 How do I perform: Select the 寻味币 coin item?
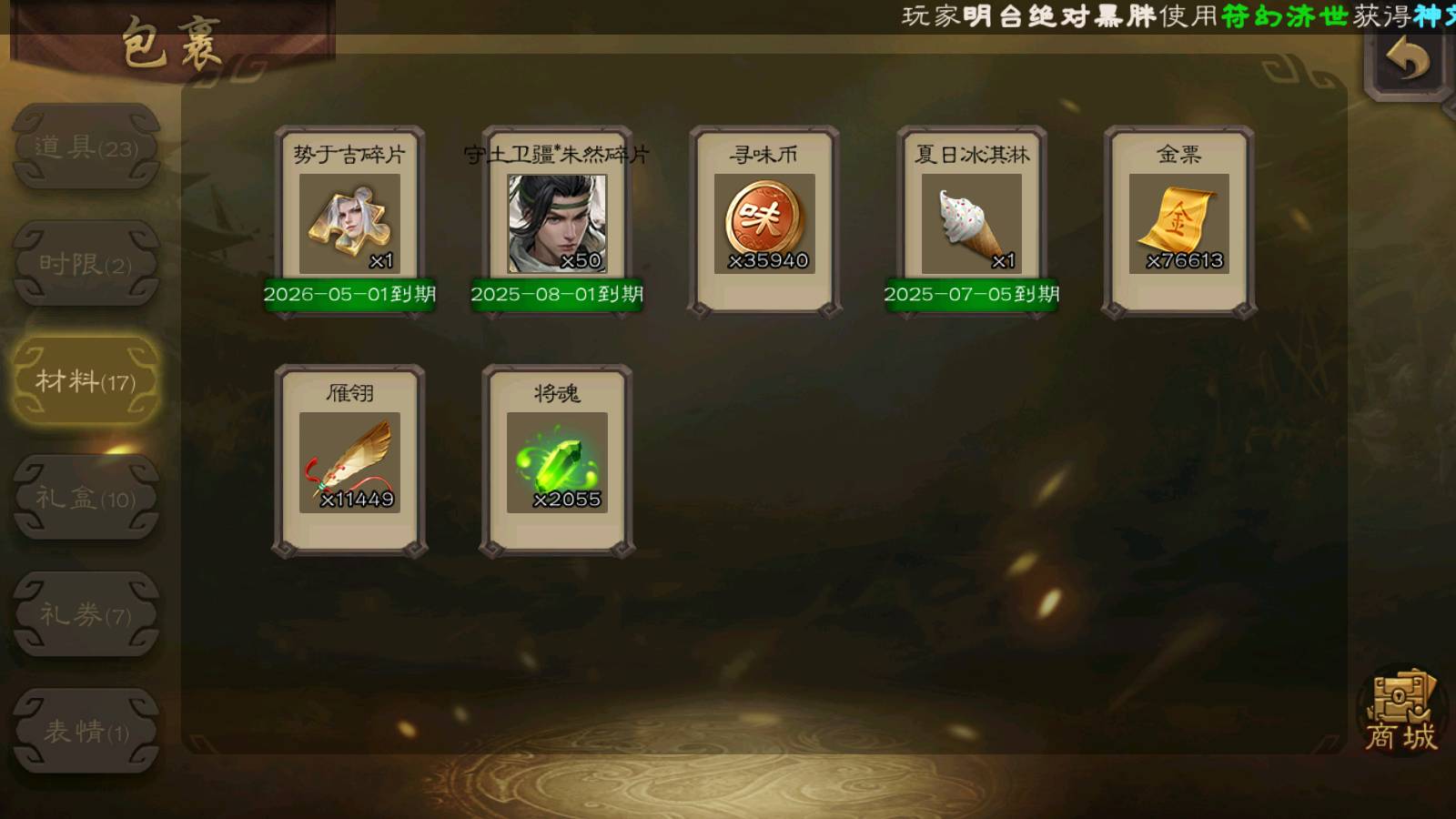click(x=764, y=223)
